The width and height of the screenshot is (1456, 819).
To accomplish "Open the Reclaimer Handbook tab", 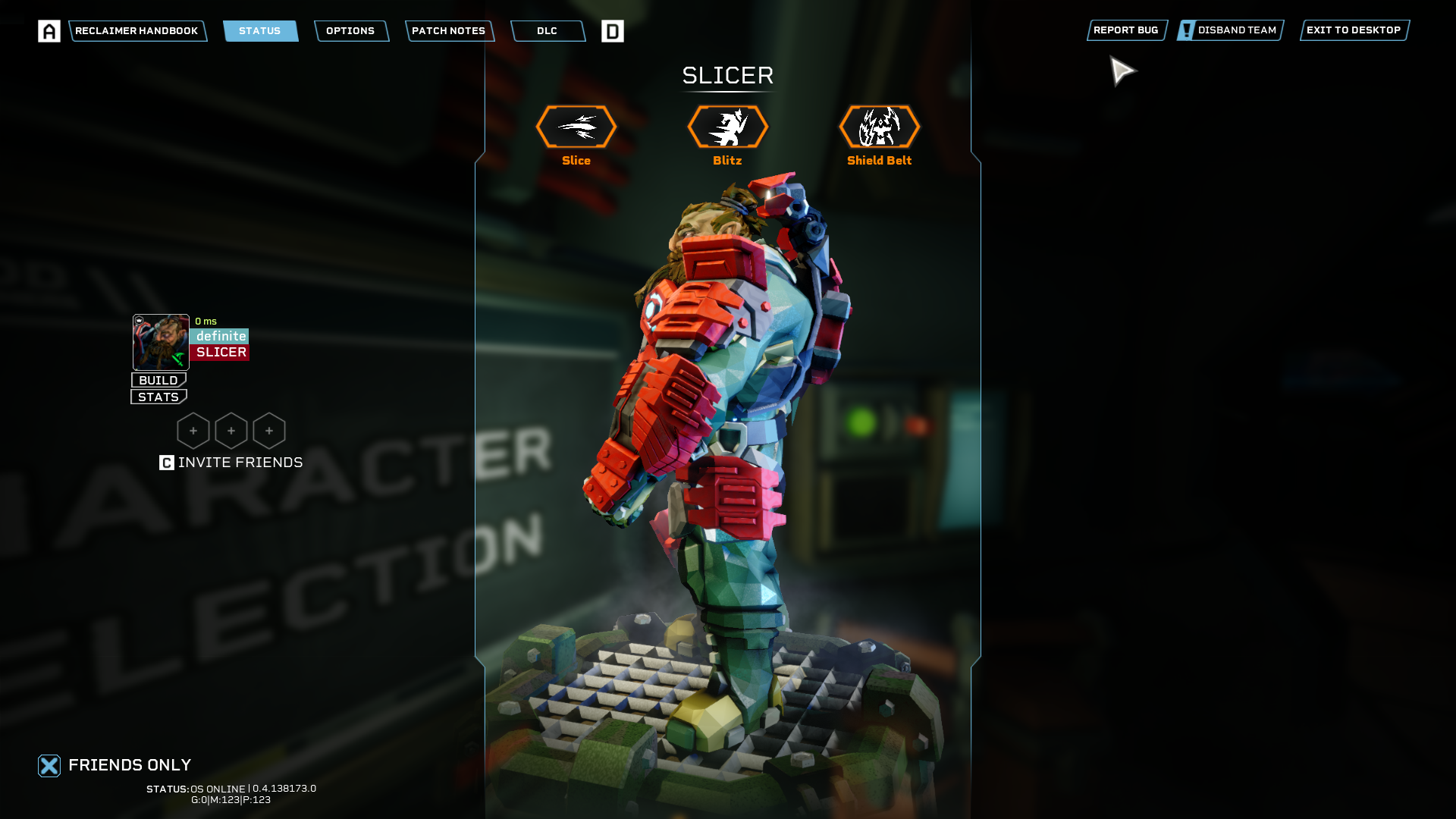I will pos(137,31).
